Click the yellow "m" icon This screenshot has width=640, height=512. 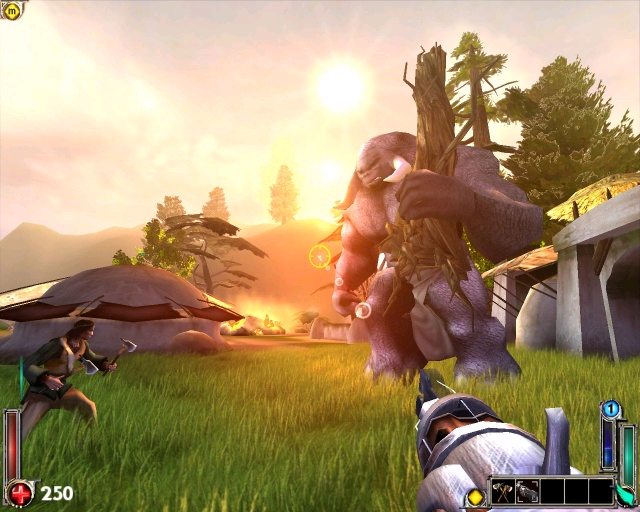pyautogui.click(x=11, y=11)
